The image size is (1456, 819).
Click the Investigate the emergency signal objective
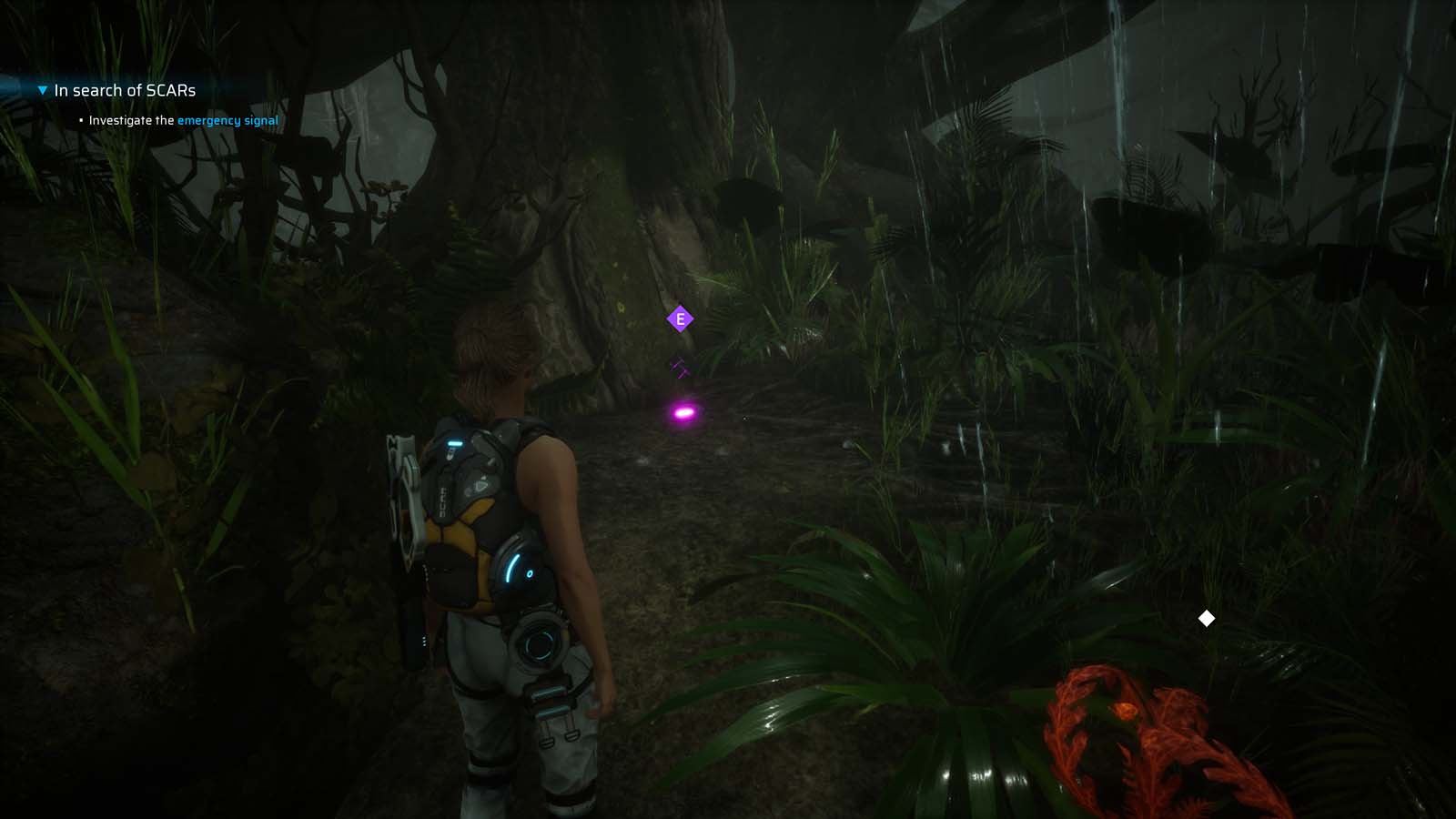click(x=182, y=119)
